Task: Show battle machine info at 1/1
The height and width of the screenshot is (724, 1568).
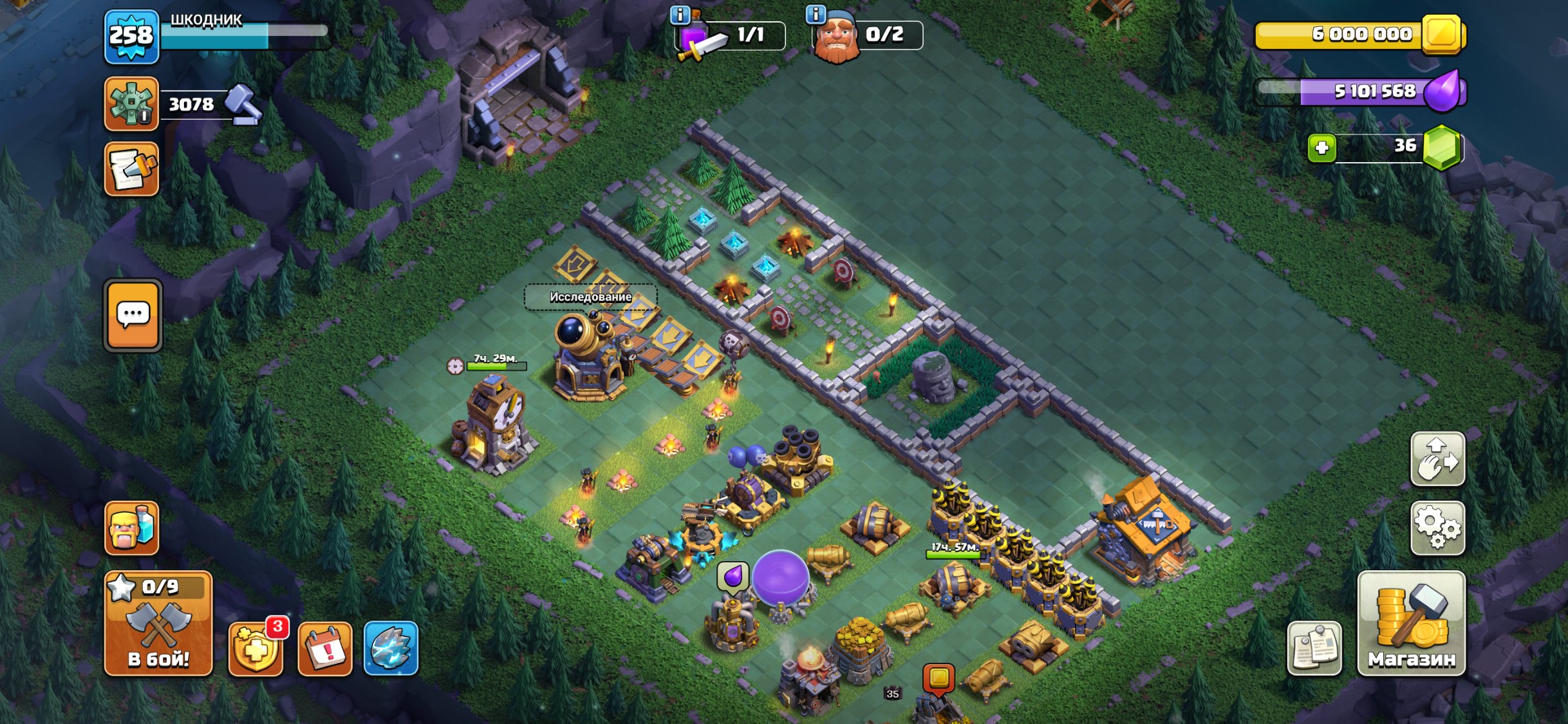Action: click(x=680, y=15)
